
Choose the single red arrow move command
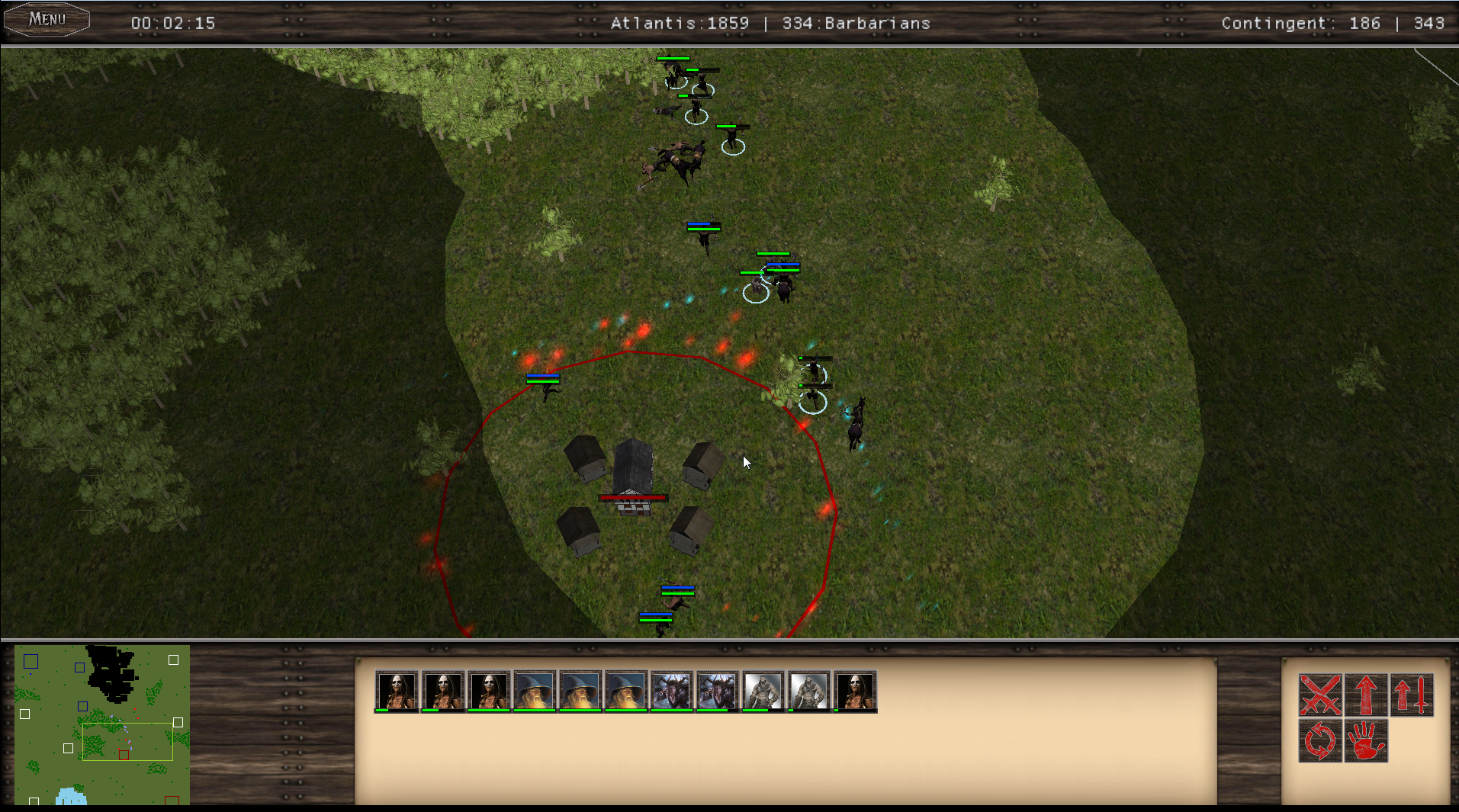tap(1365, 695)
